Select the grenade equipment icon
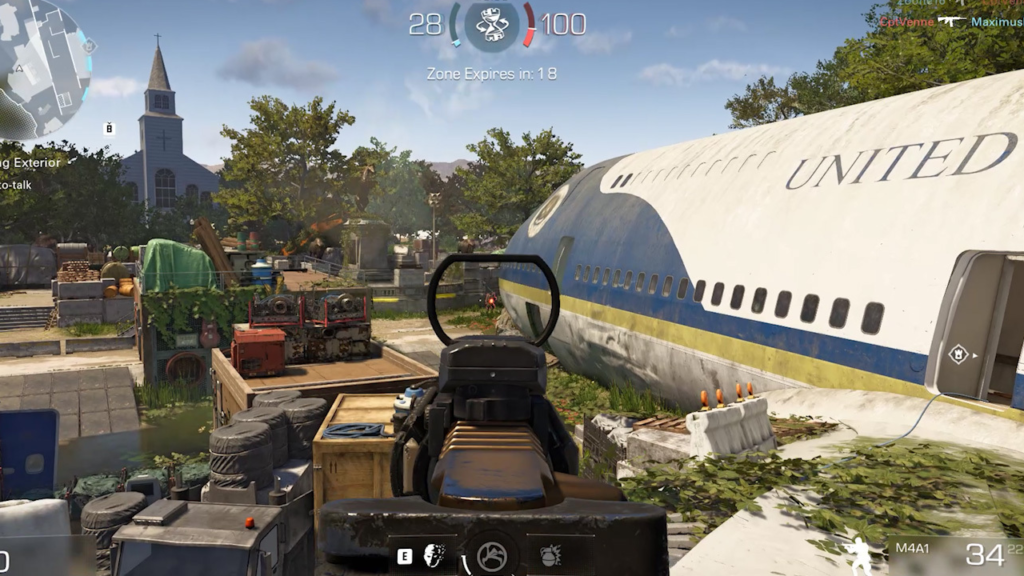1024x576 pixels. tap(548, 555)
